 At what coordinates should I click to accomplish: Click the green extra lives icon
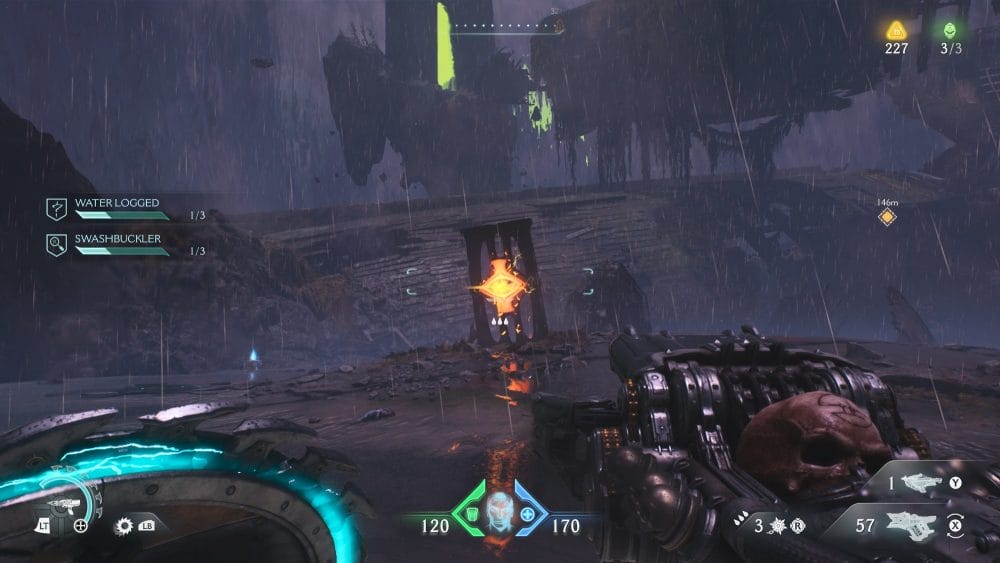click(949, 30)
